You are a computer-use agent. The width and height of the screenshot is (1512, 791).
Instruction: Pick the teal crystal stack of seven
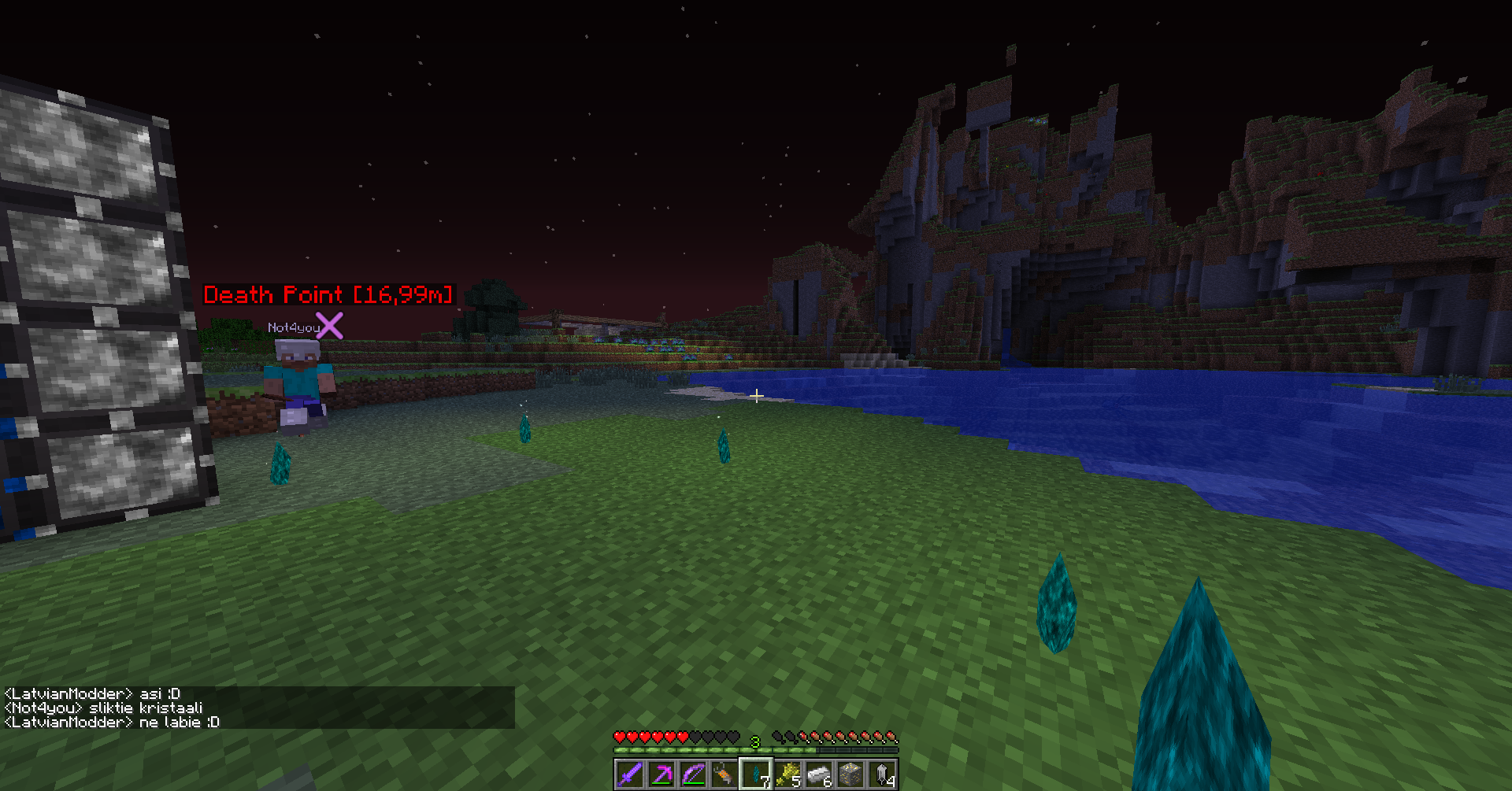pyautogui.click(x=756, y=774)
